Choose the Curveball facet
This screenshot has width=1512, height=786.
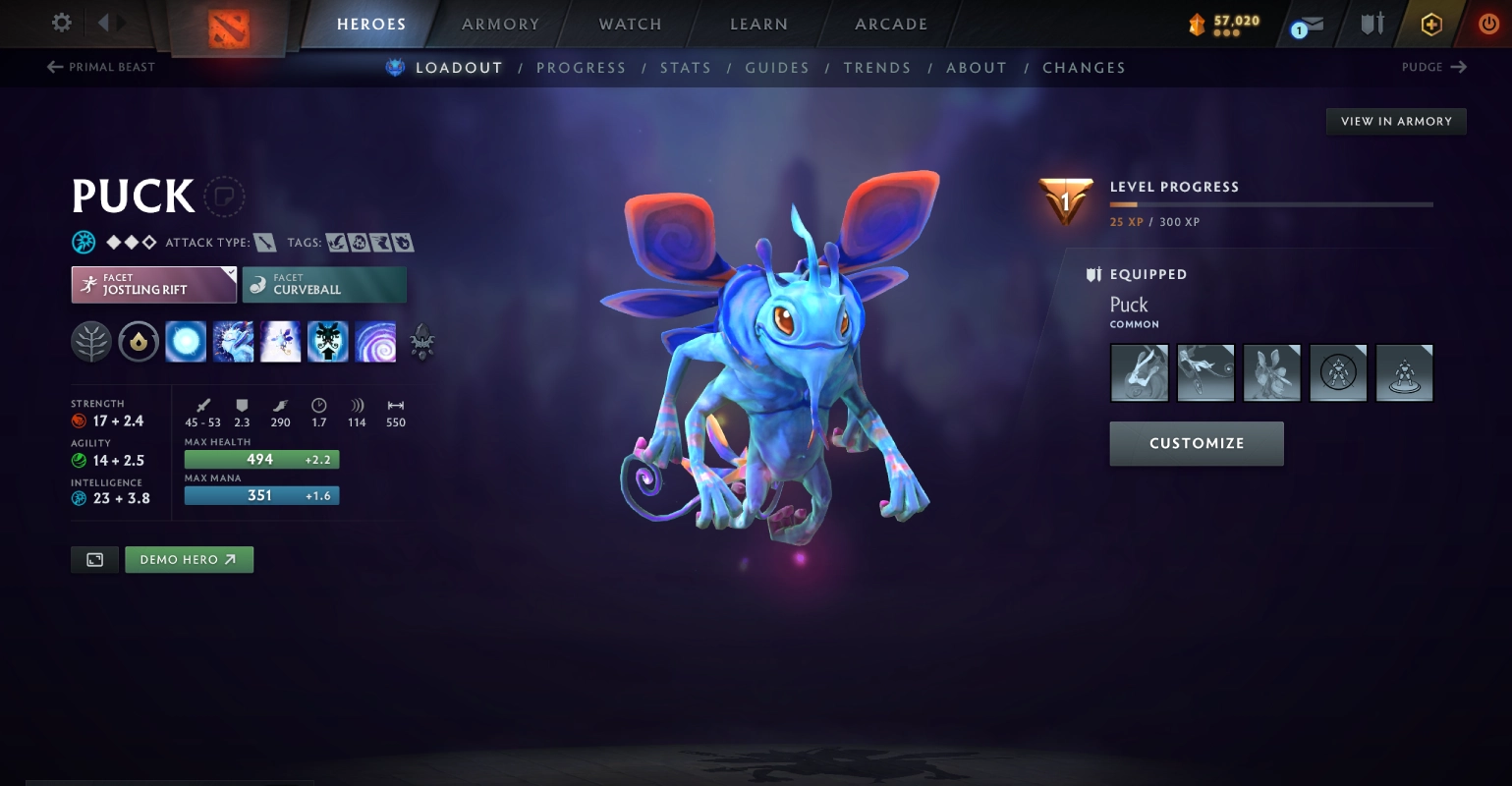[324, 285]
